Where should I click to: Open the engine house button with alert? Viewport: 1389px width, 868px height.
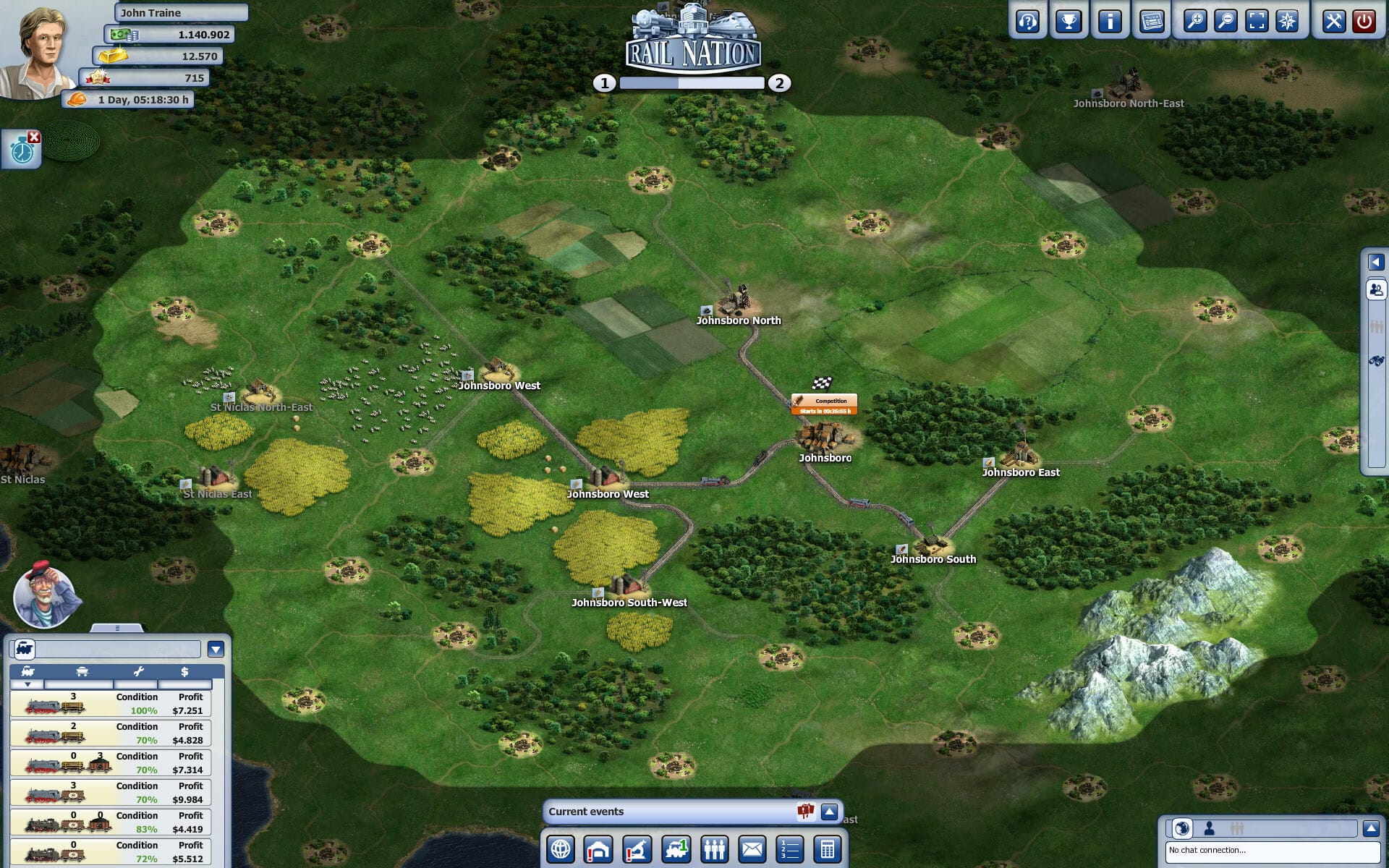click(599, 849)
